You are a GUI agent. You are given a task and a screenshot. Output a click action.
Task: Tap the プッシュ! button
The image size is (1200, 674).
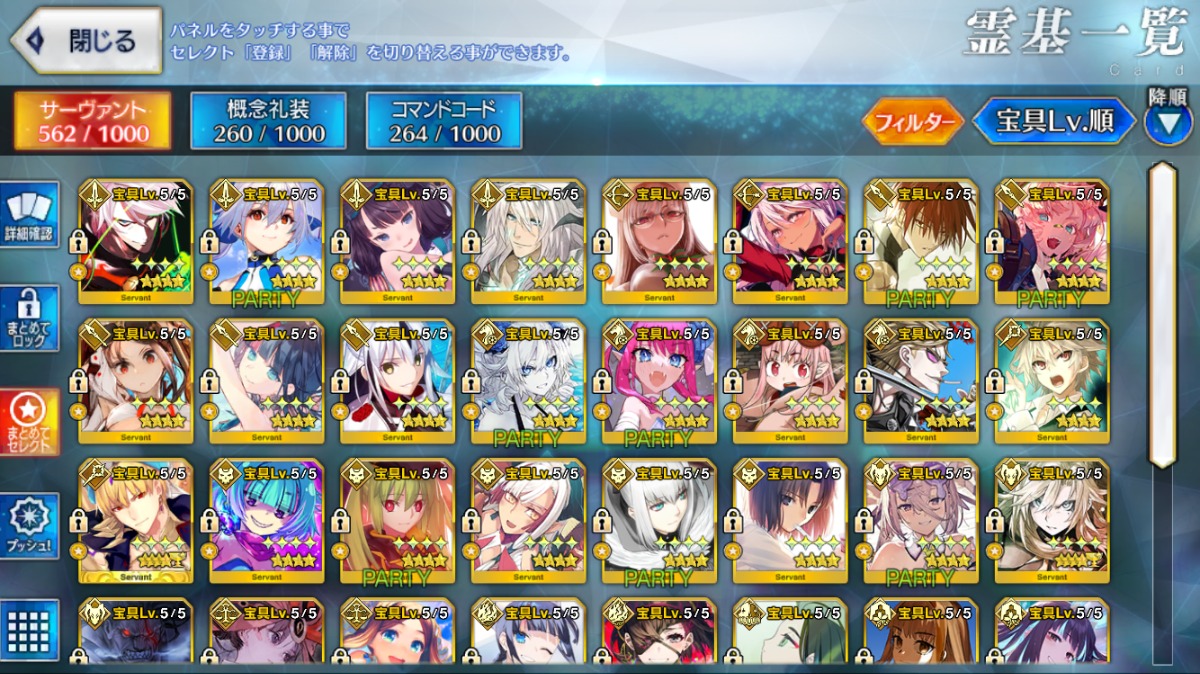[x=29, y=524]
